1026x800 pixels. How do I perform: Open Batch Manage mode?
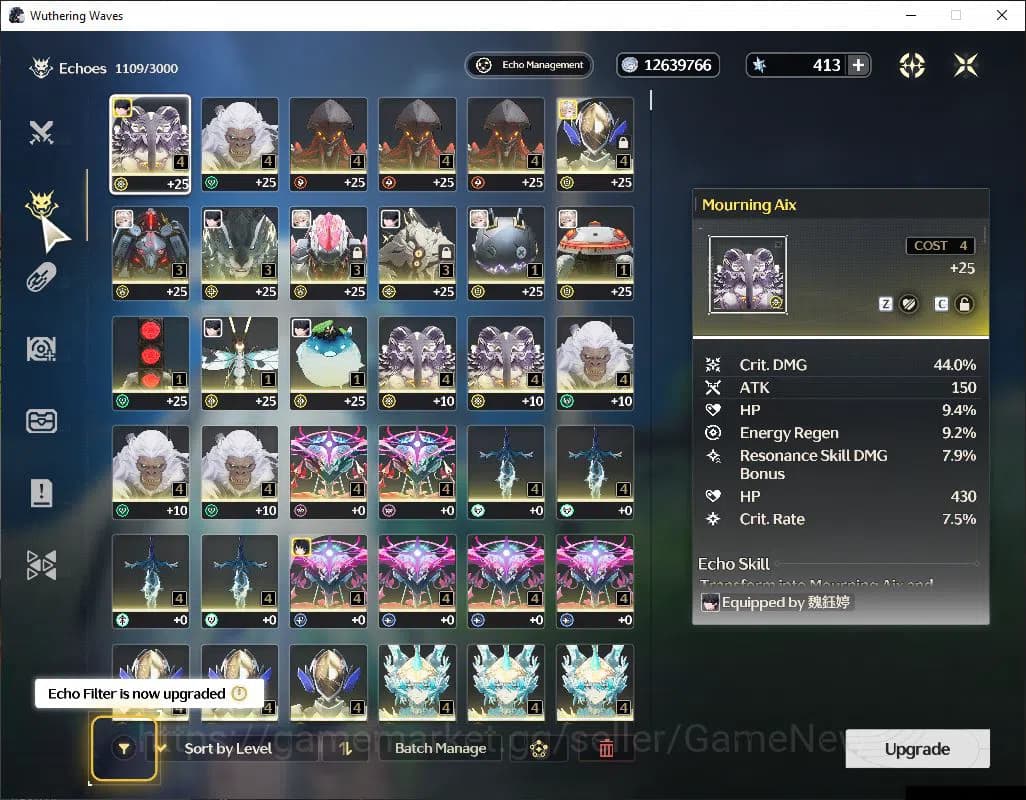click(x=440, y=748)
